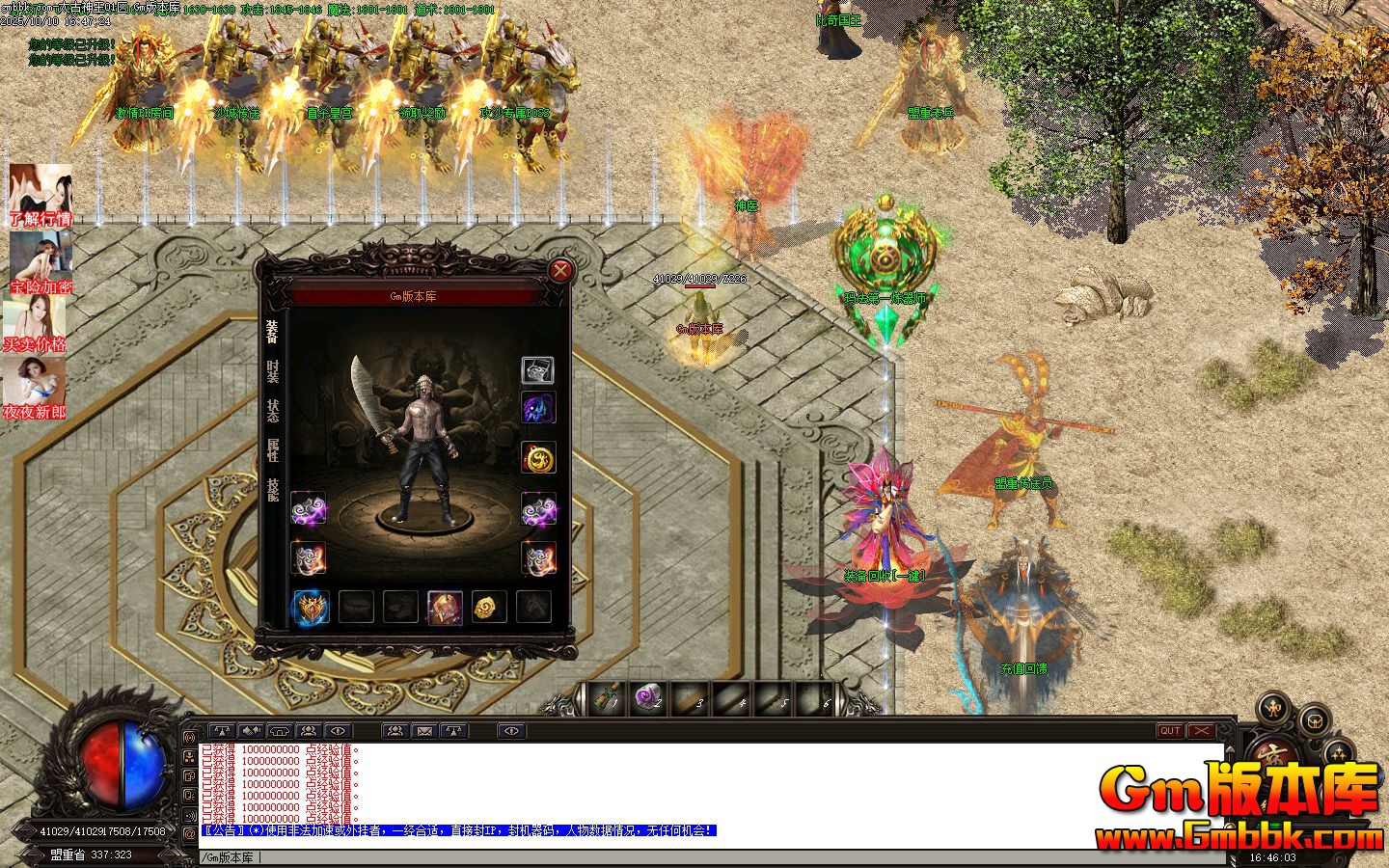Switch to the 时装 (fashion) tab
This screenshot has width=1389, height=868.
[x=273, y=371]
